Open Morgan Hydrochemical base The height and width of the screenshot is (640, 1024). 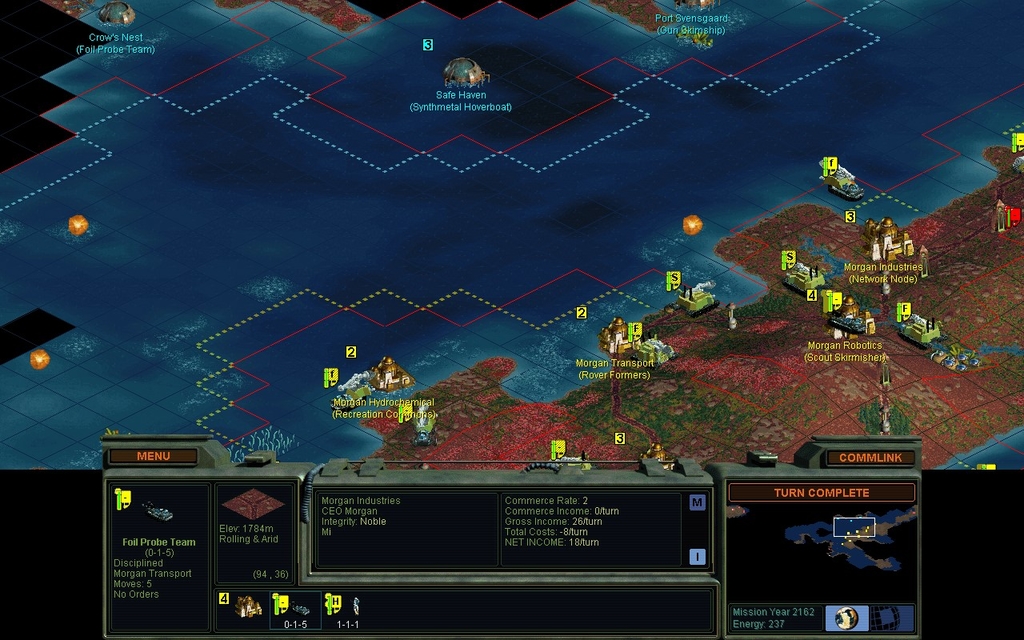click(x=390, y=375)
